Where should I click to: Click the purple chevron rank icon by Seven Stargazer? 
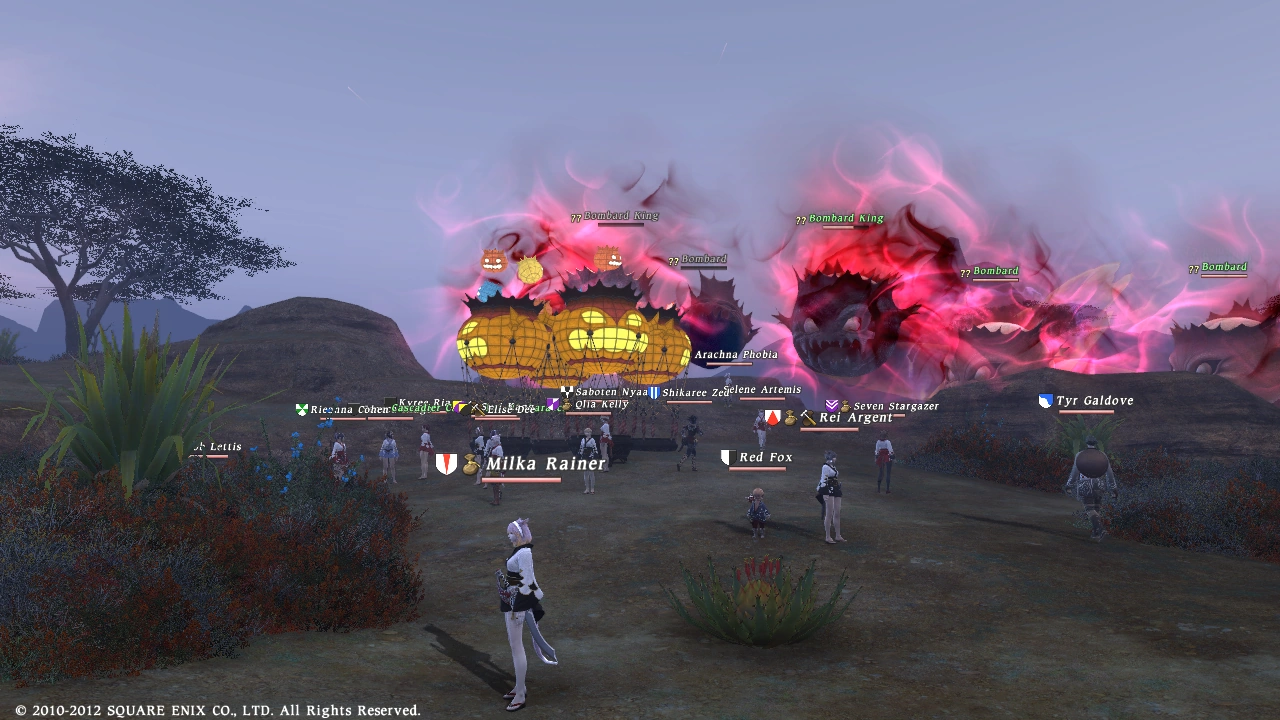pos(832,405)
